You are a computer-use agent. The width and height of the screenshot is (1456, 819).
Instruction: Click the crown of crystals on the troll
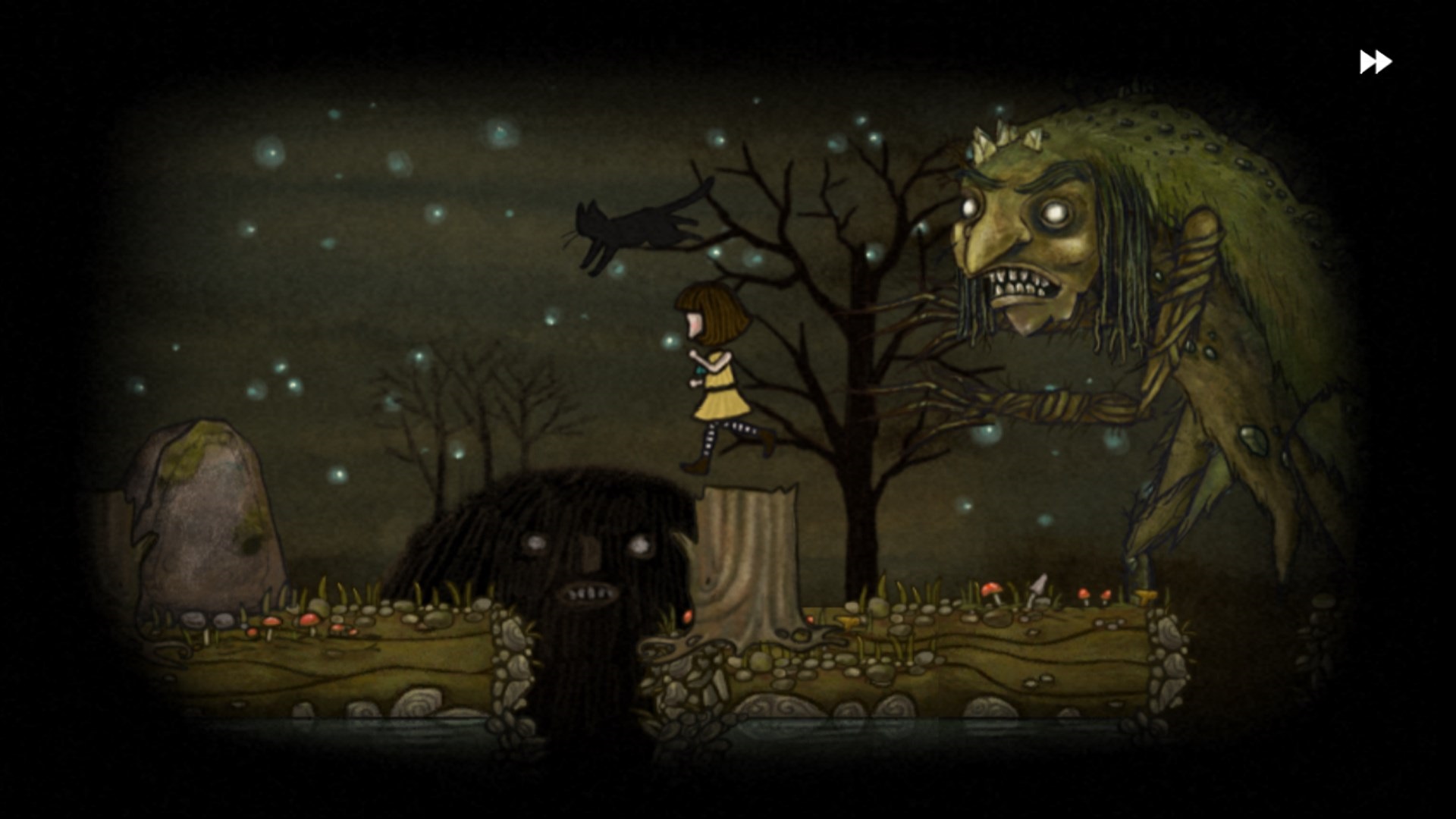click(x=1005, y=140)
